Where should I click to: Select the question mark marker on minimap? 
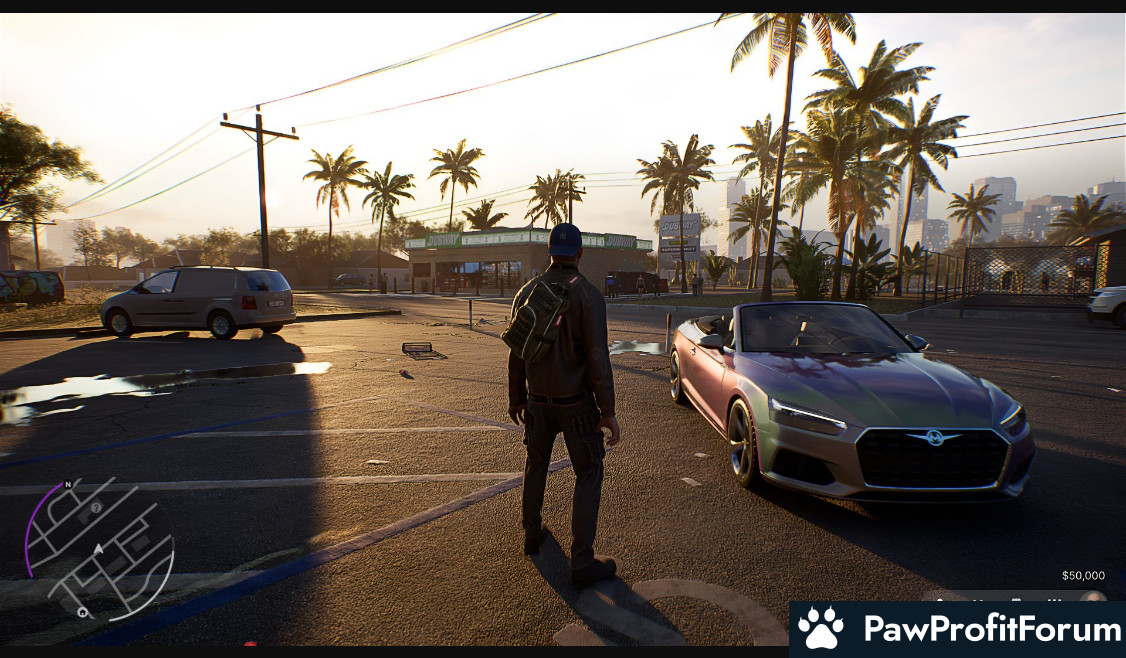click(x=96, y=508)
